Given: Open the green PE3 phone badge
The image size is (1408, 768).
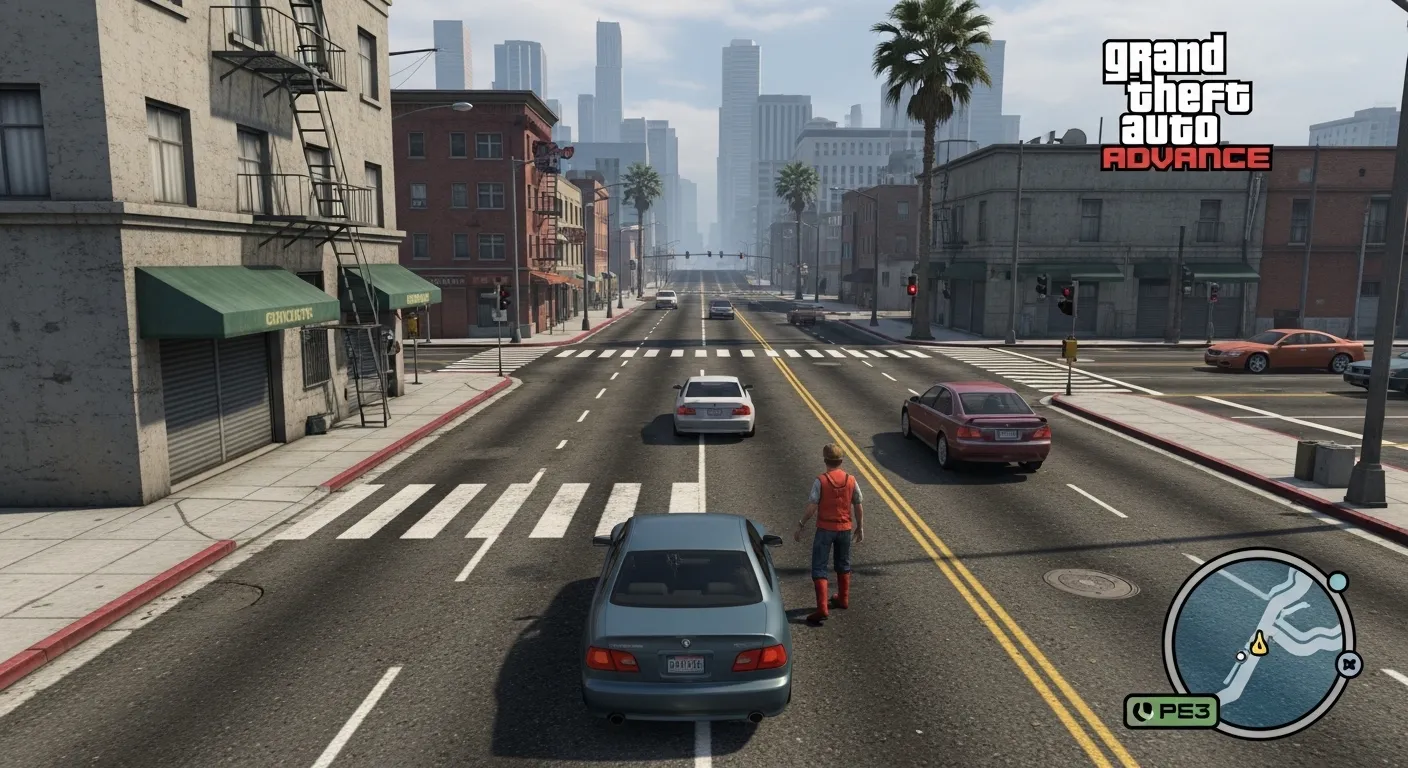Looking at the screenshot, I should tap(1171, 711).
